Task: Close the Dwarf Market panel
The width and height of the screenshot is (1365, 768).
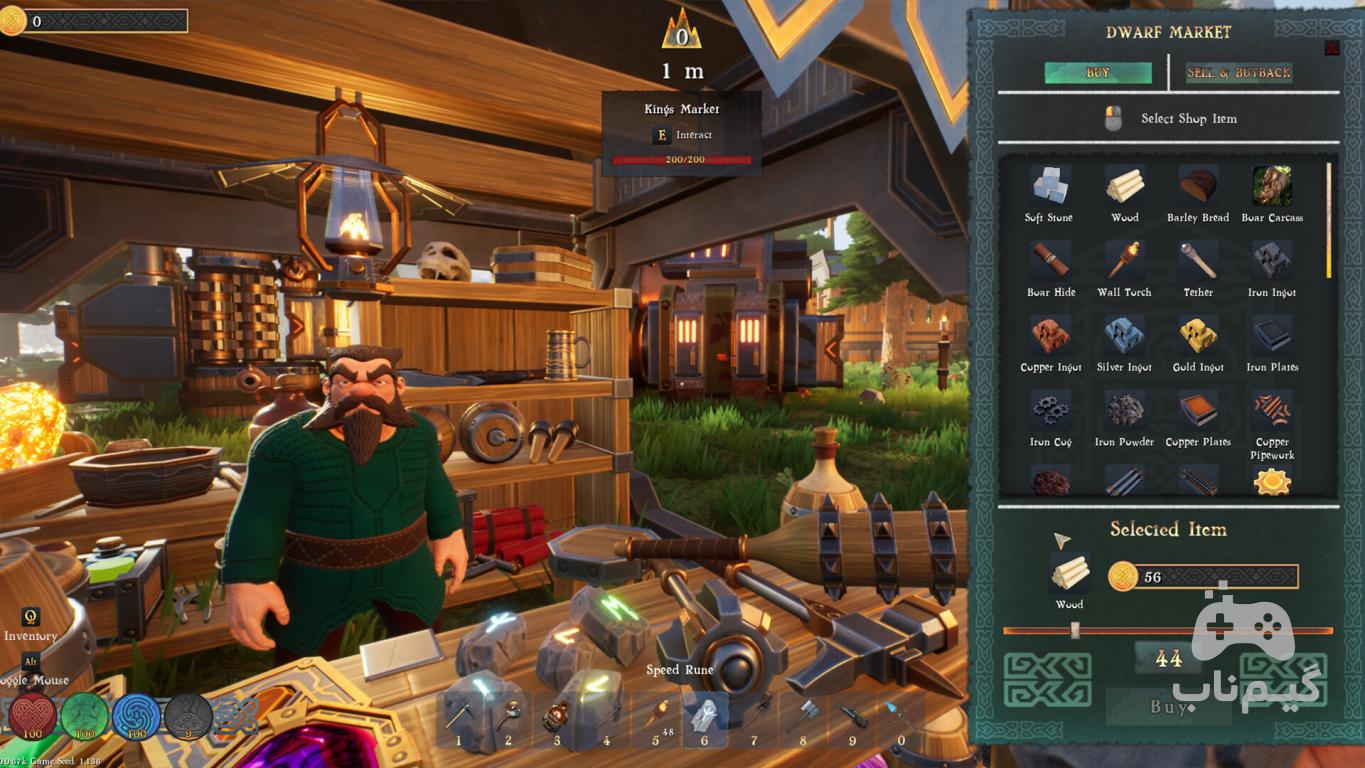Action: pos(1332,48)
